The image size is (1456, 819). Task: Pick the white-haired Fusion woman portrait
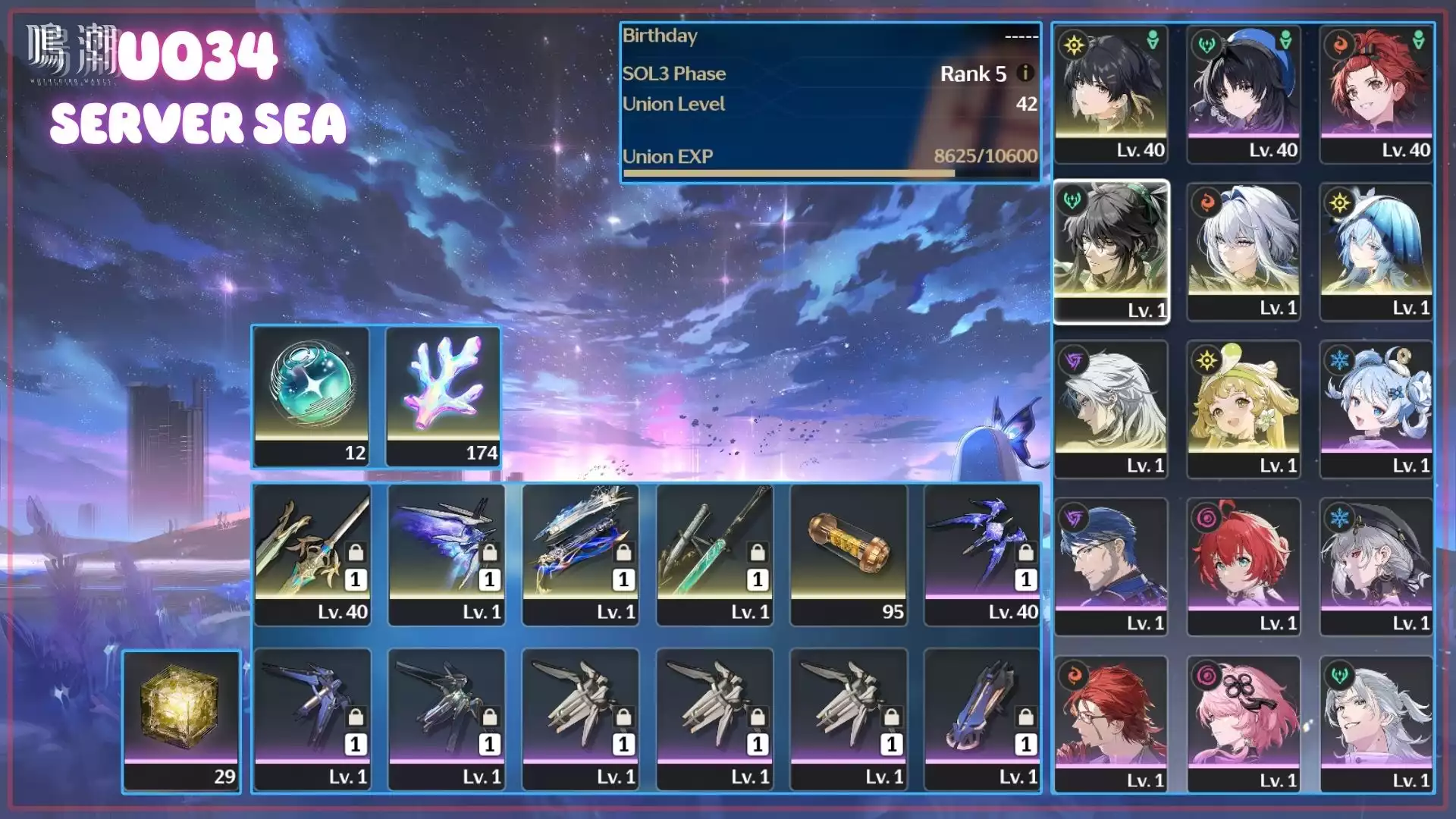tap(1244, 250)
